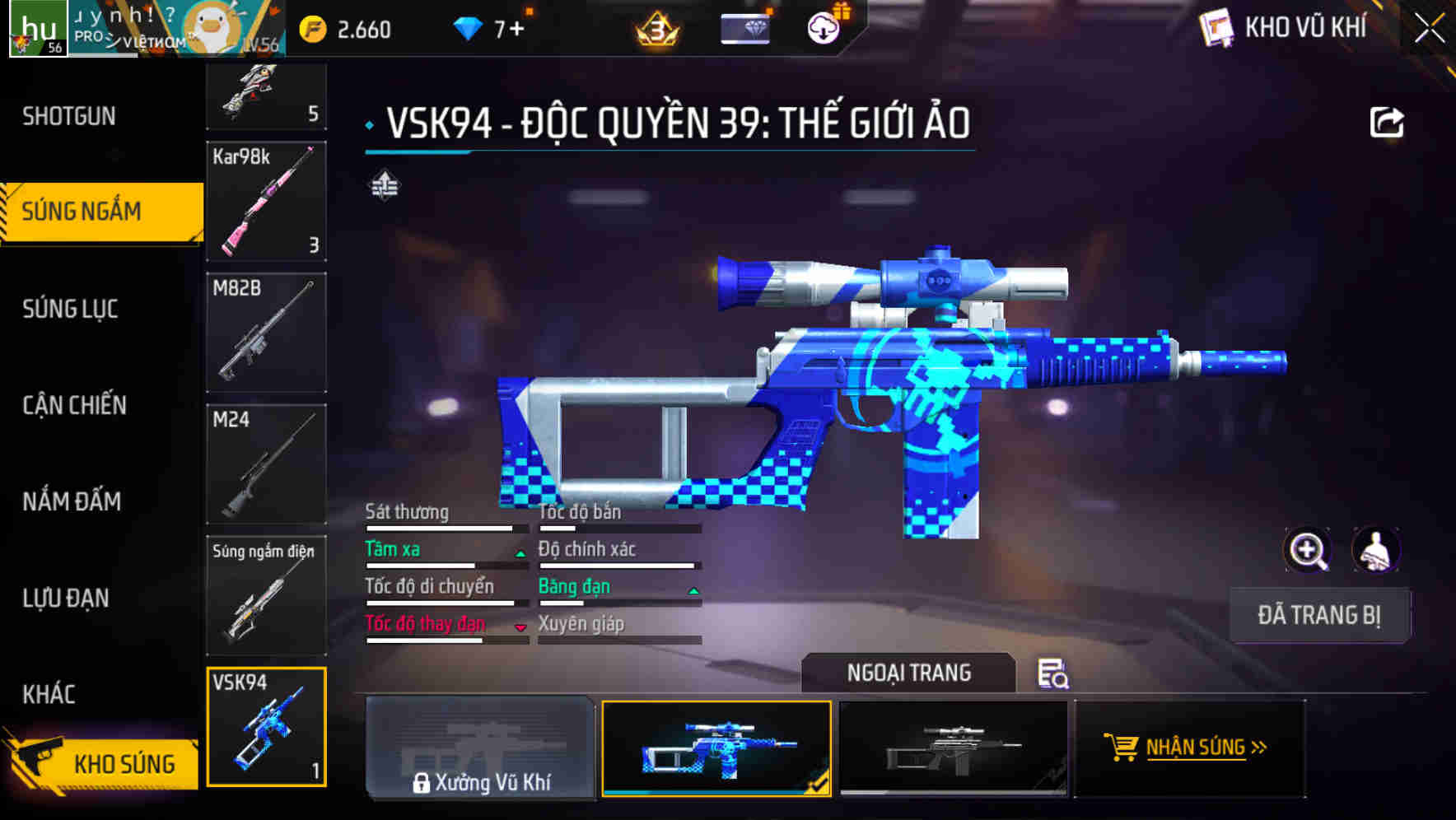Open the share icon for VSK94
This screenshot has width=1456, height=820.
(1387, 120)
